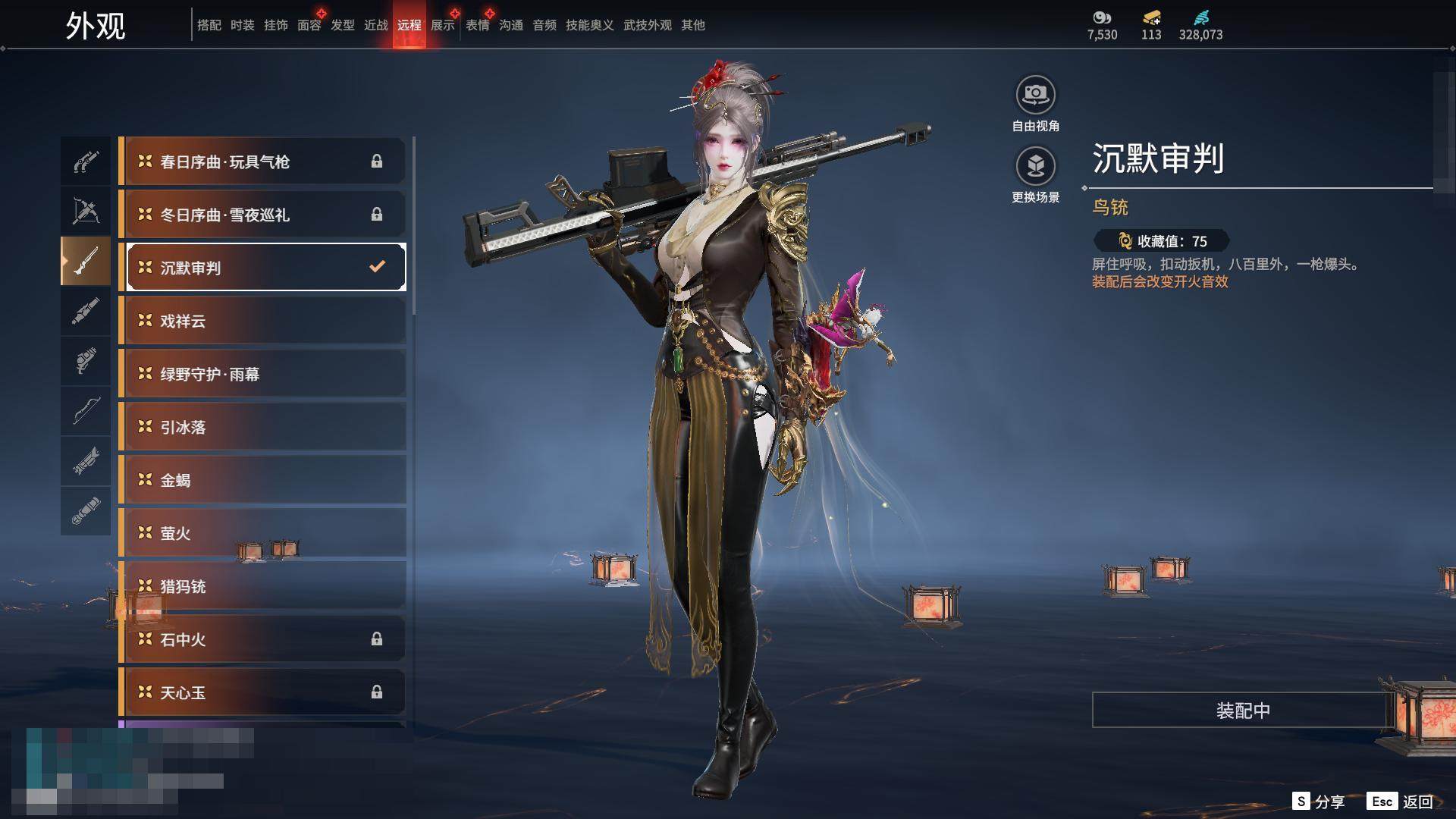Share the appearance with 分享
1456x819 pixels.
(x=1319, y=802)
